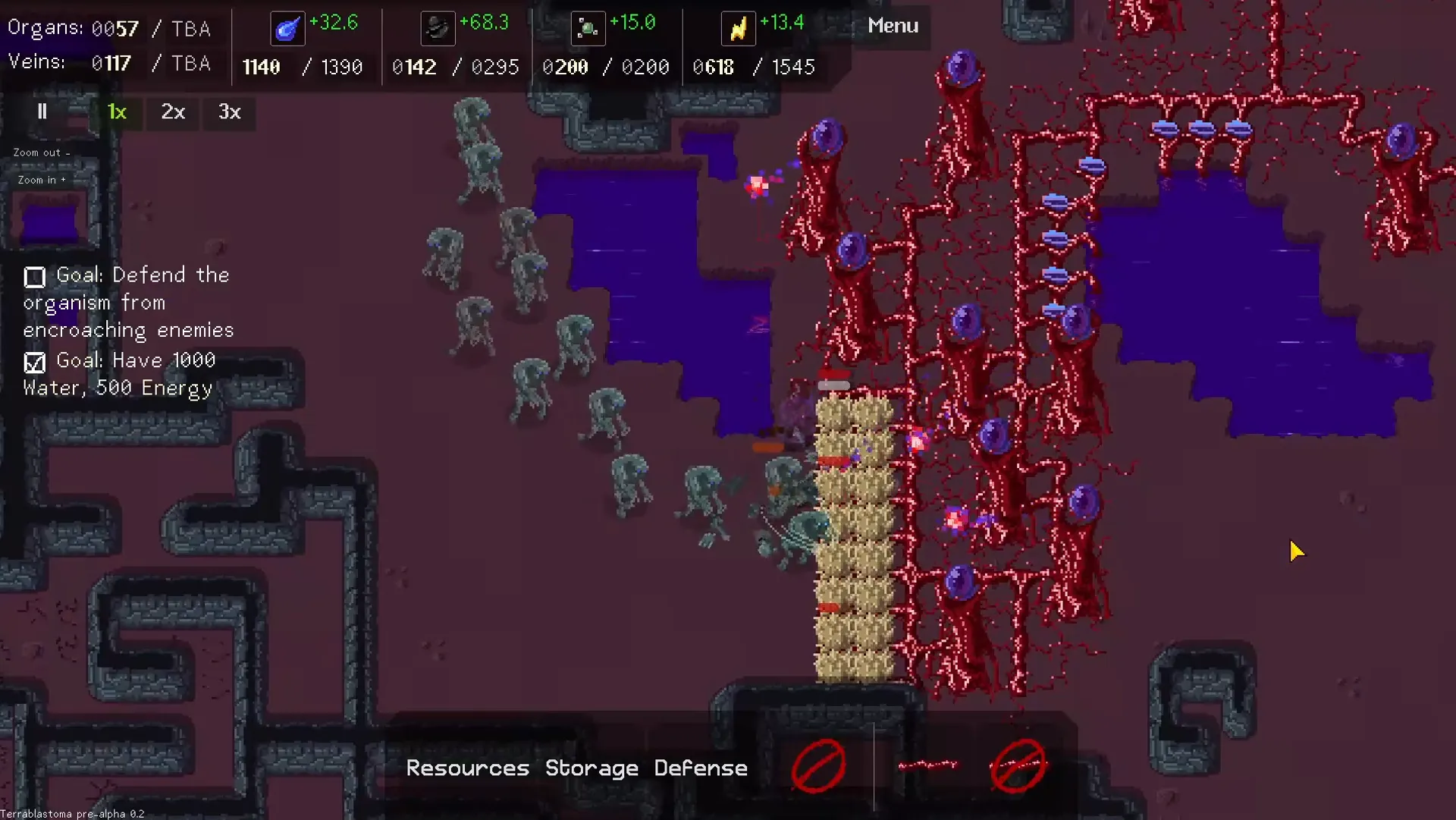Click the Zoom out control
1456x820 pixels.
tap(41, 152)
